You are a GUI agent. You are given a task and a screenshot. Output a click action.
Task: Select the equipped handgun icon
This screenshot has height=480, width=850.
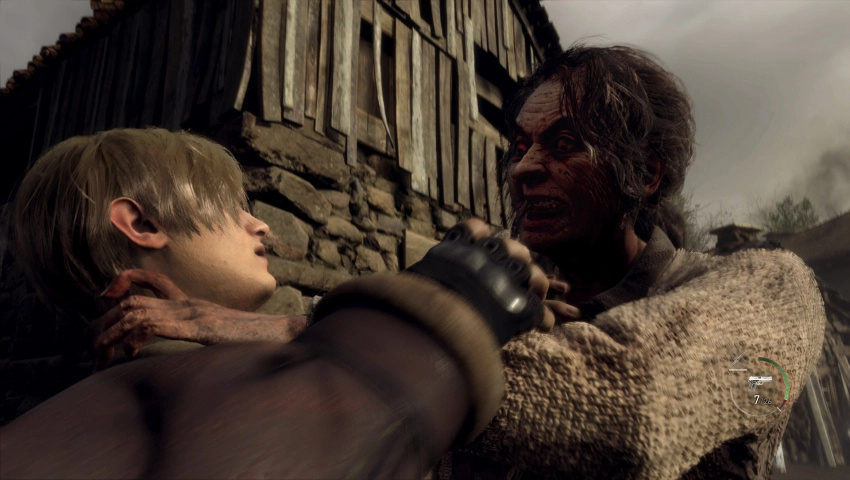759,380
